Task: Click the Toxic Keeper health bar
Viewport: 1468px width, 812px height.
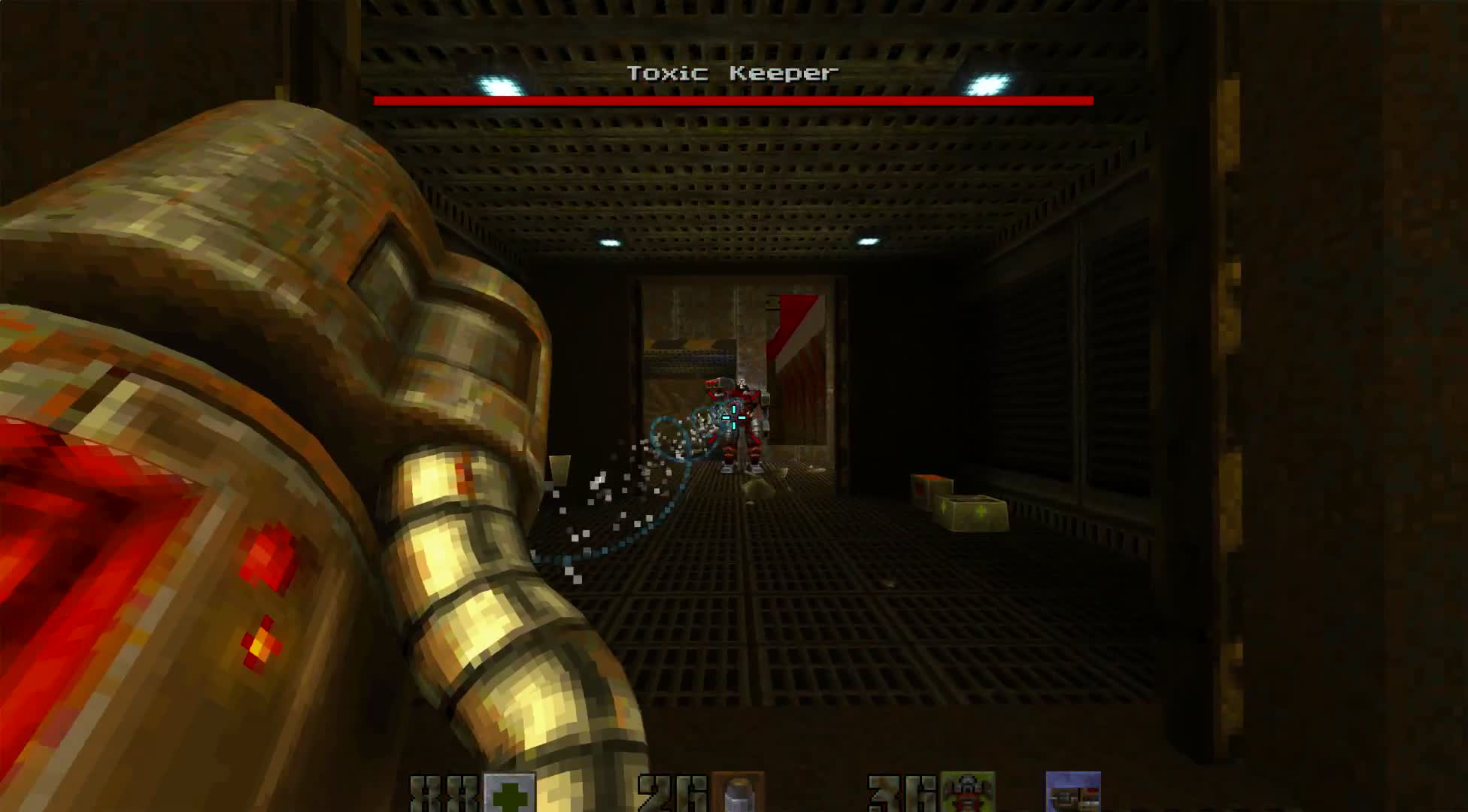Action: pyautogui.click(x=730, y=101)
